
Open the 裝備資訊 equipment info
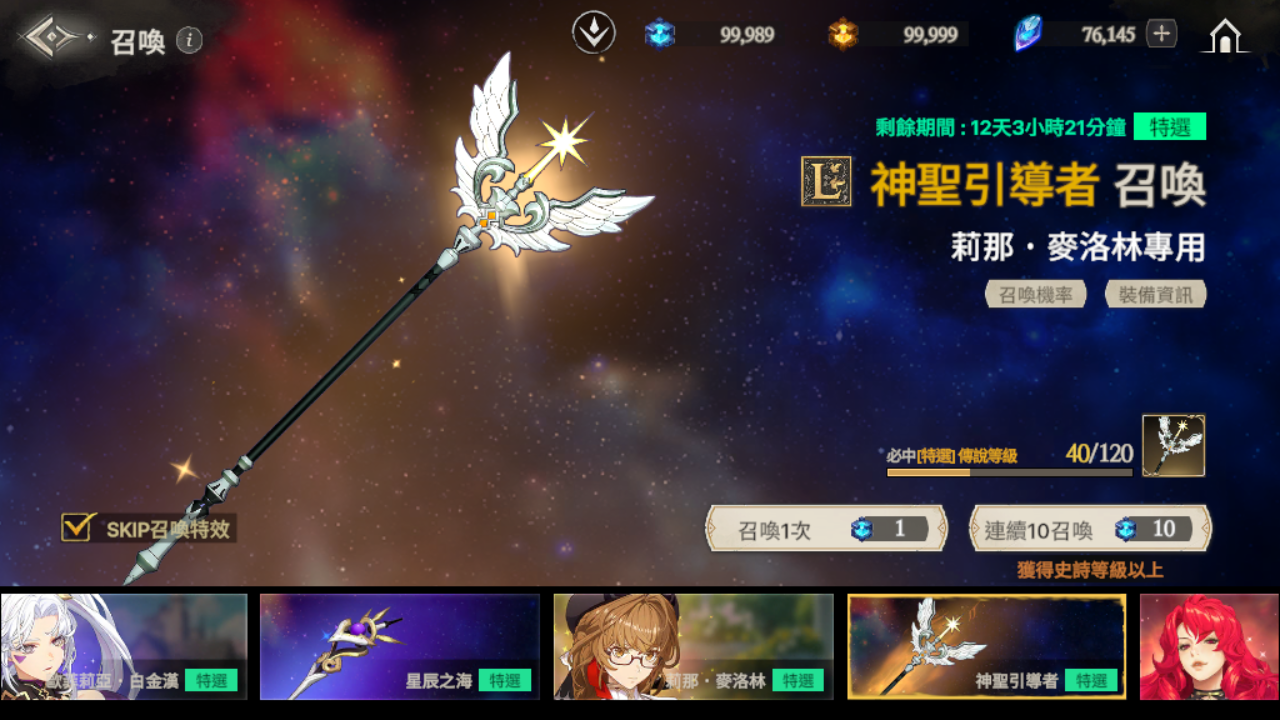click(x=1155, y=294)
